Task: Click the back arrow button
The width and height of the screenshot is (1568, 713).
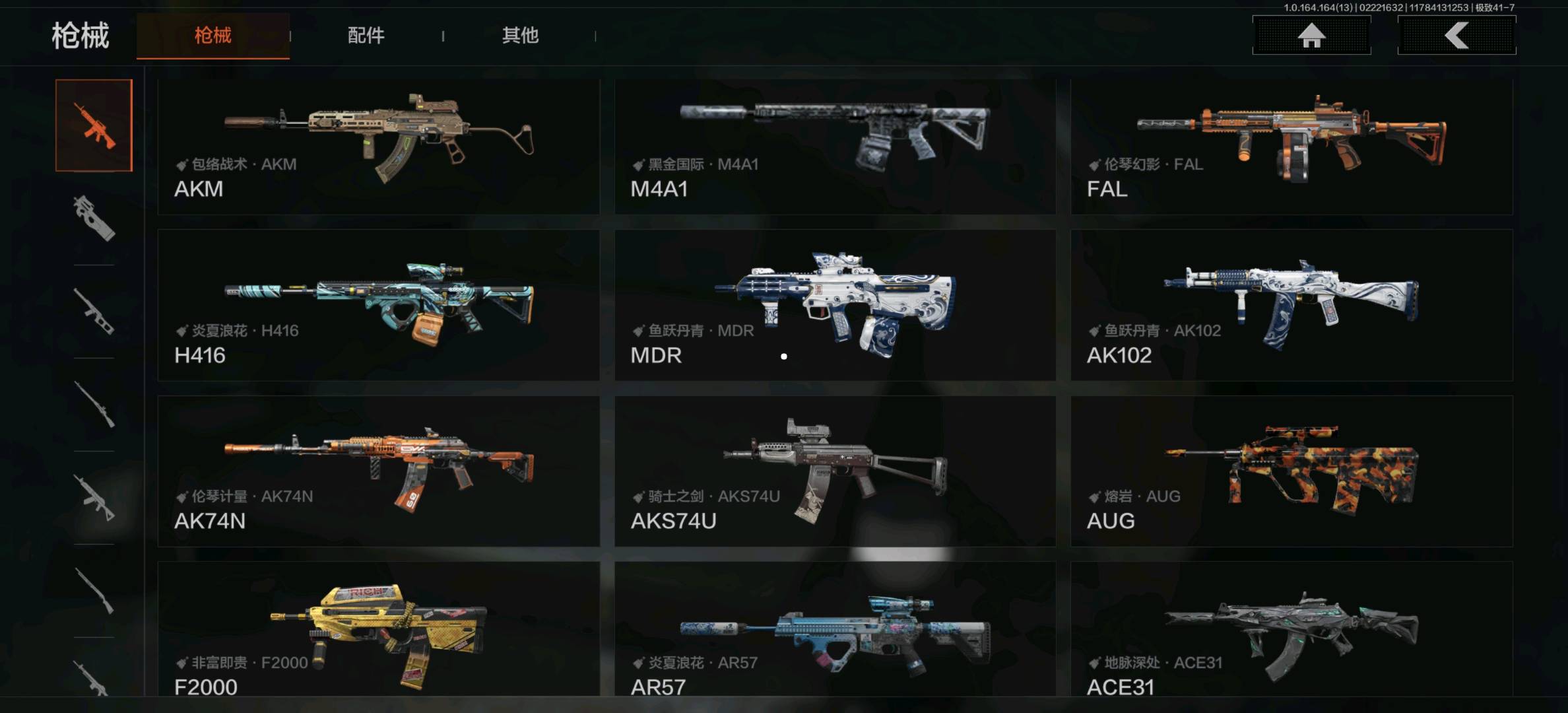Action: [x=1456, y=36]
